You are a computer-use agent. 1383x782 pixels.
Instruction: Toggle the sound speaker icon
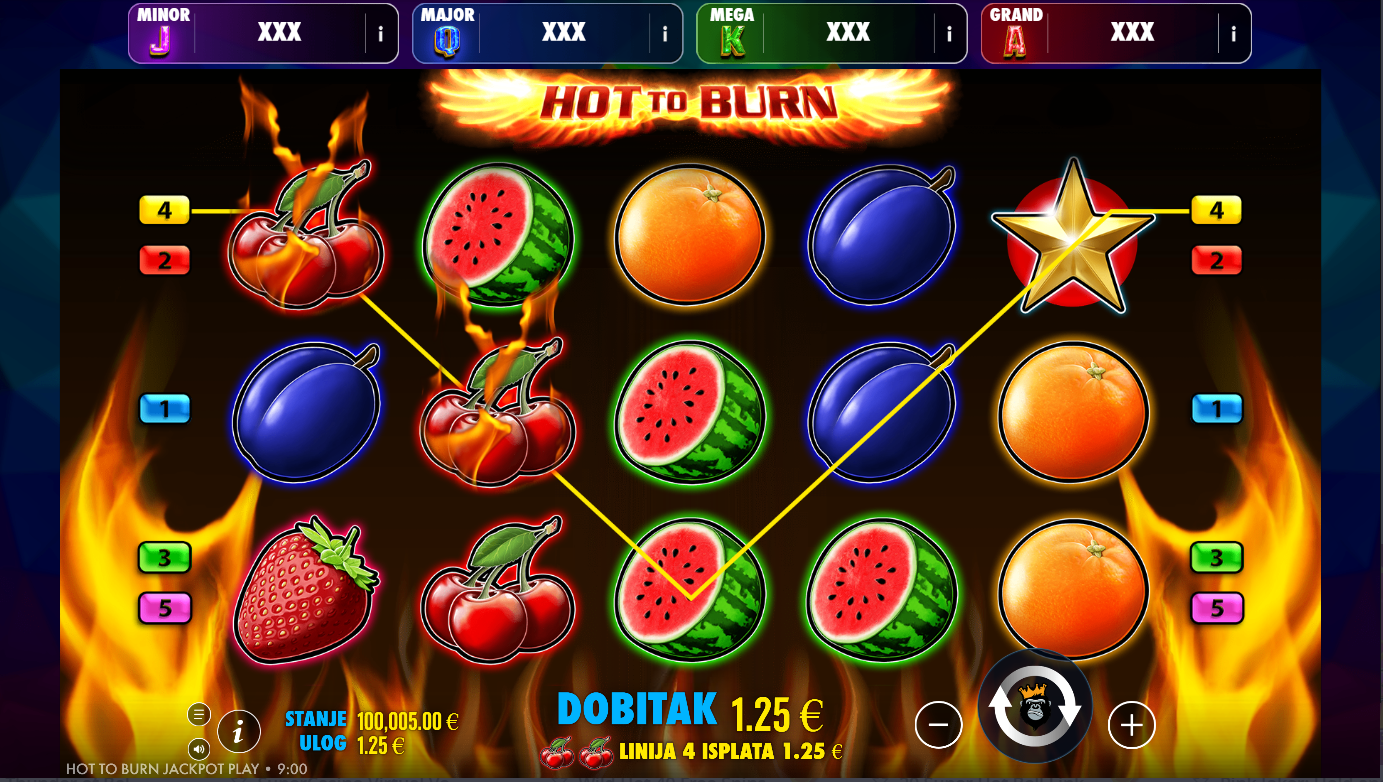198,748
